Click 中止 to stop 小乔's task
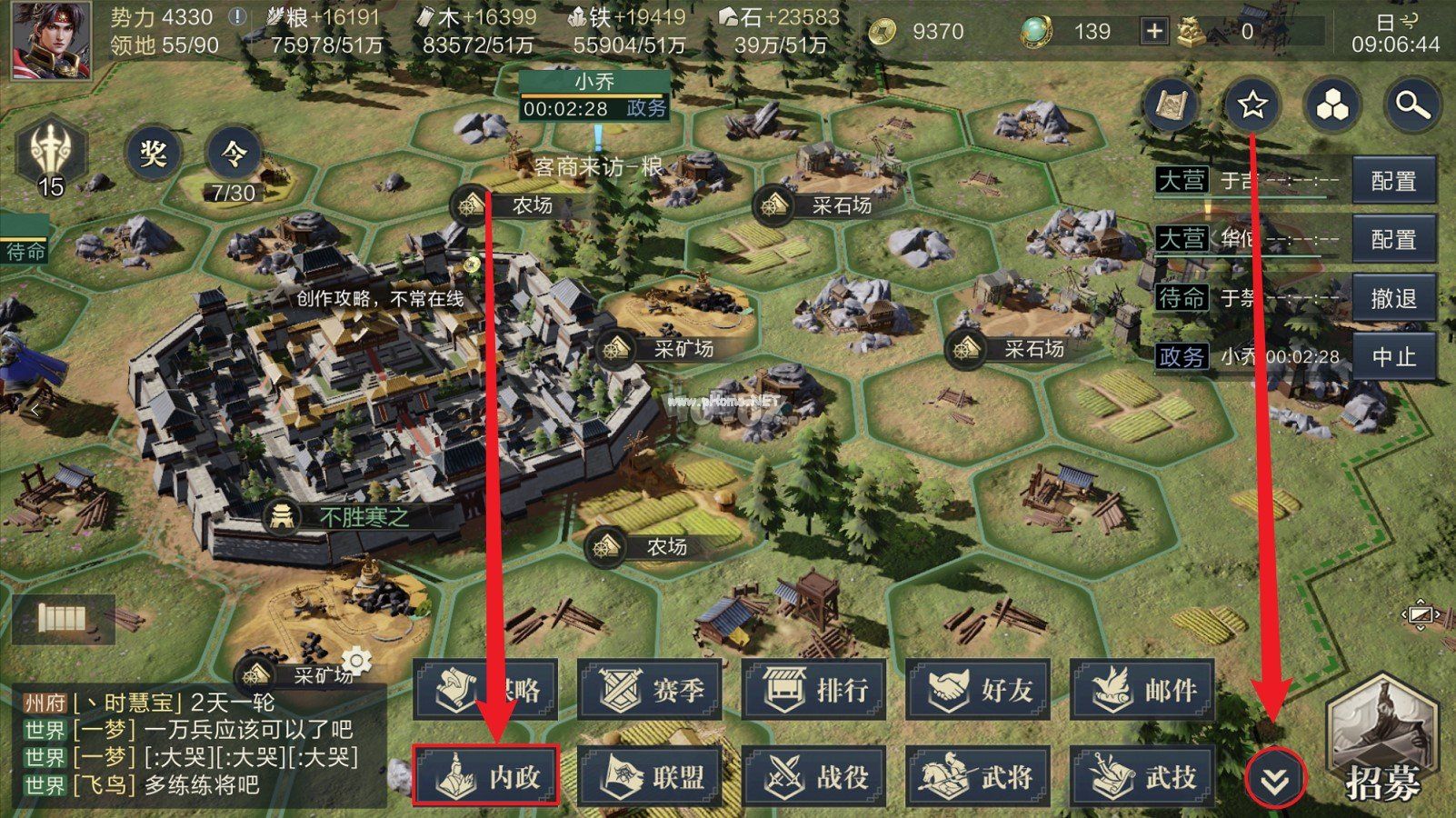1456x818 pixels. pos(1393,356)
